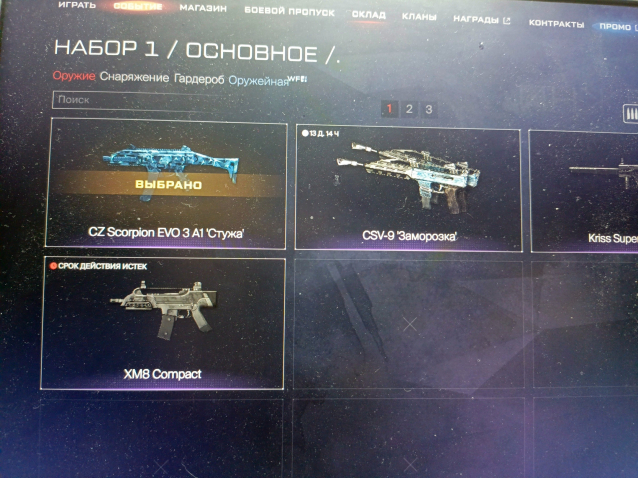Image resolution: width=638 pixels, height=478 pixels.
Task: Select the XM8 Compact weapon card
Action: point(163,324)
